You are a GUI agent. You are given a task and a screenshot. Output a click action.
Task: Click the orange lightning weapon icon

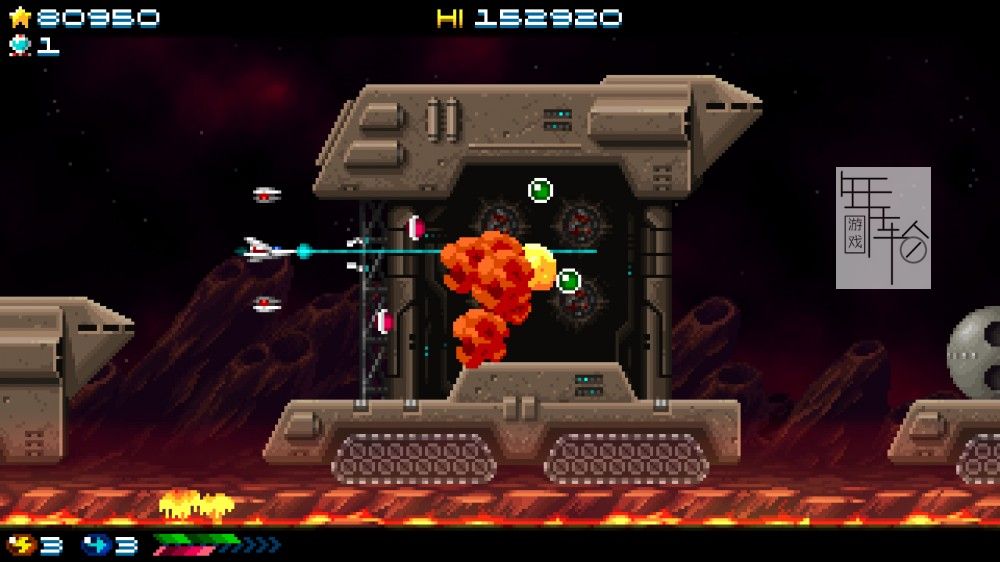(x=21, y=545)
